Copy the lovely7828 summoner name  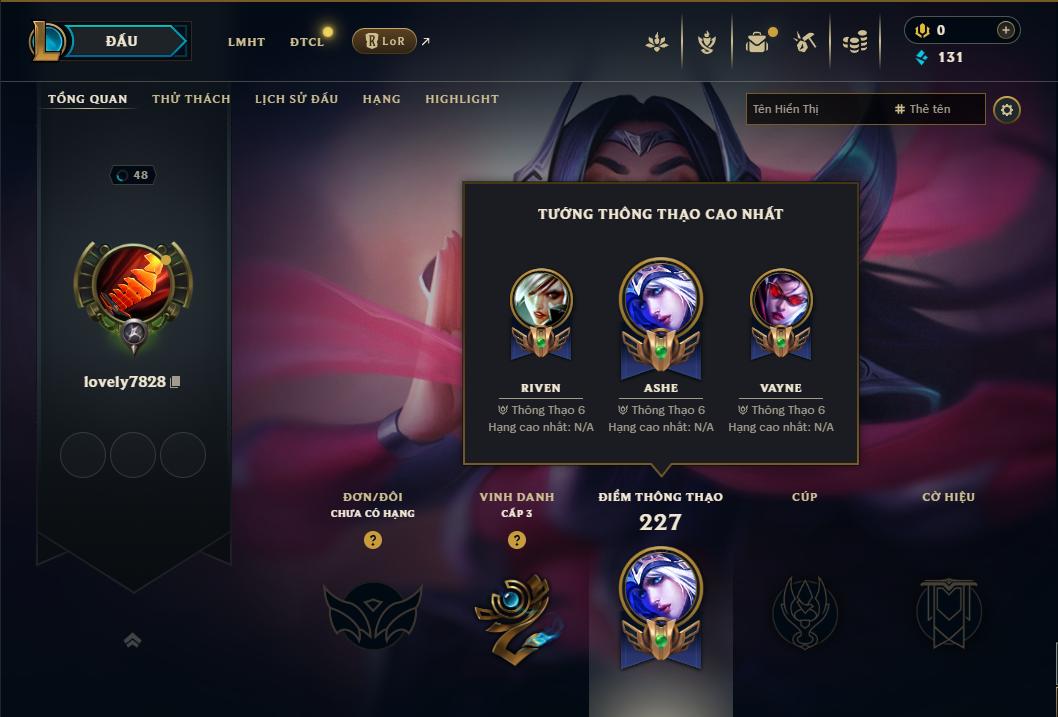tap(176, 382)
